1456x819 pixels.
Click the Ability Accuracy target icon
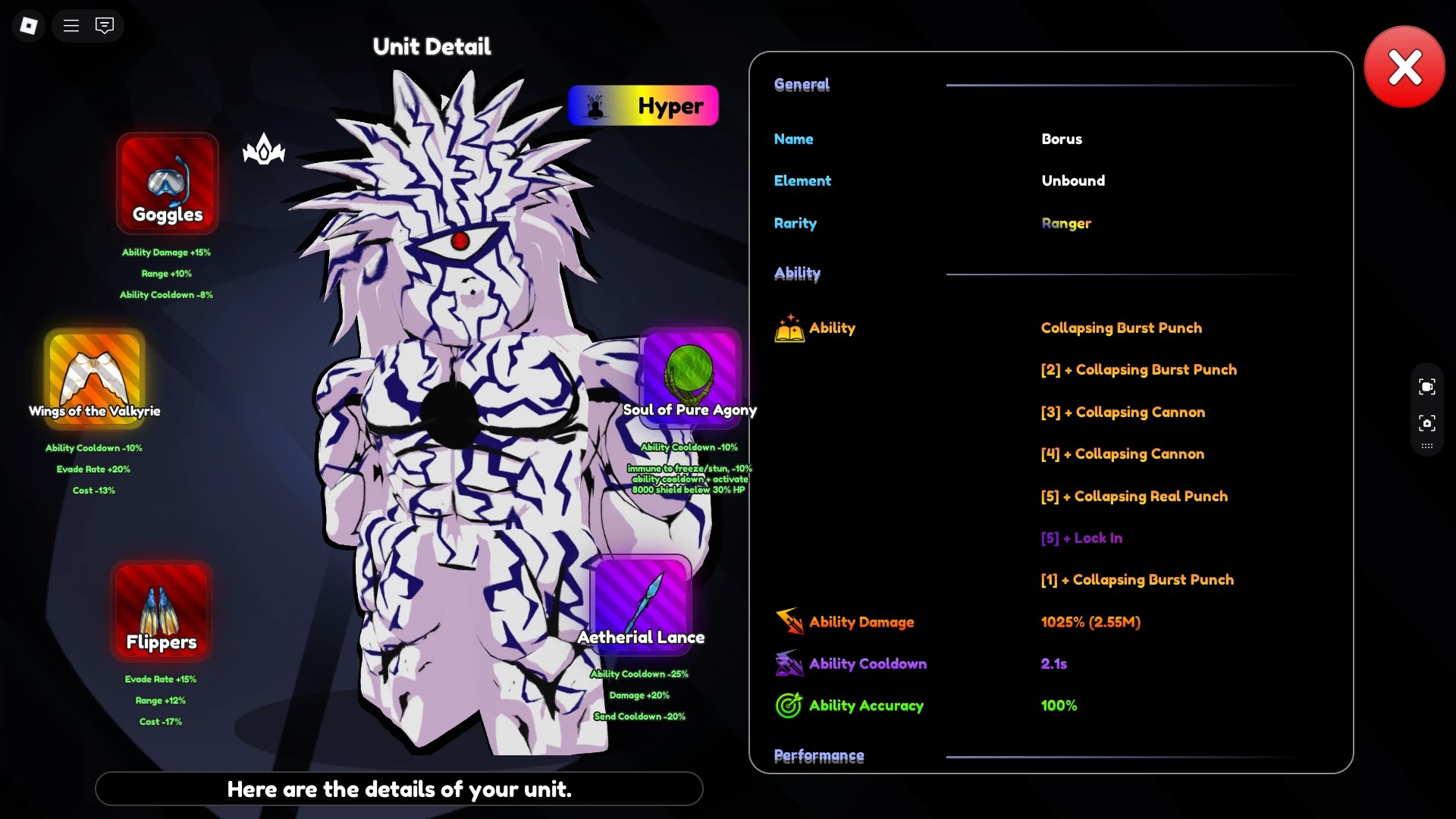789,704
